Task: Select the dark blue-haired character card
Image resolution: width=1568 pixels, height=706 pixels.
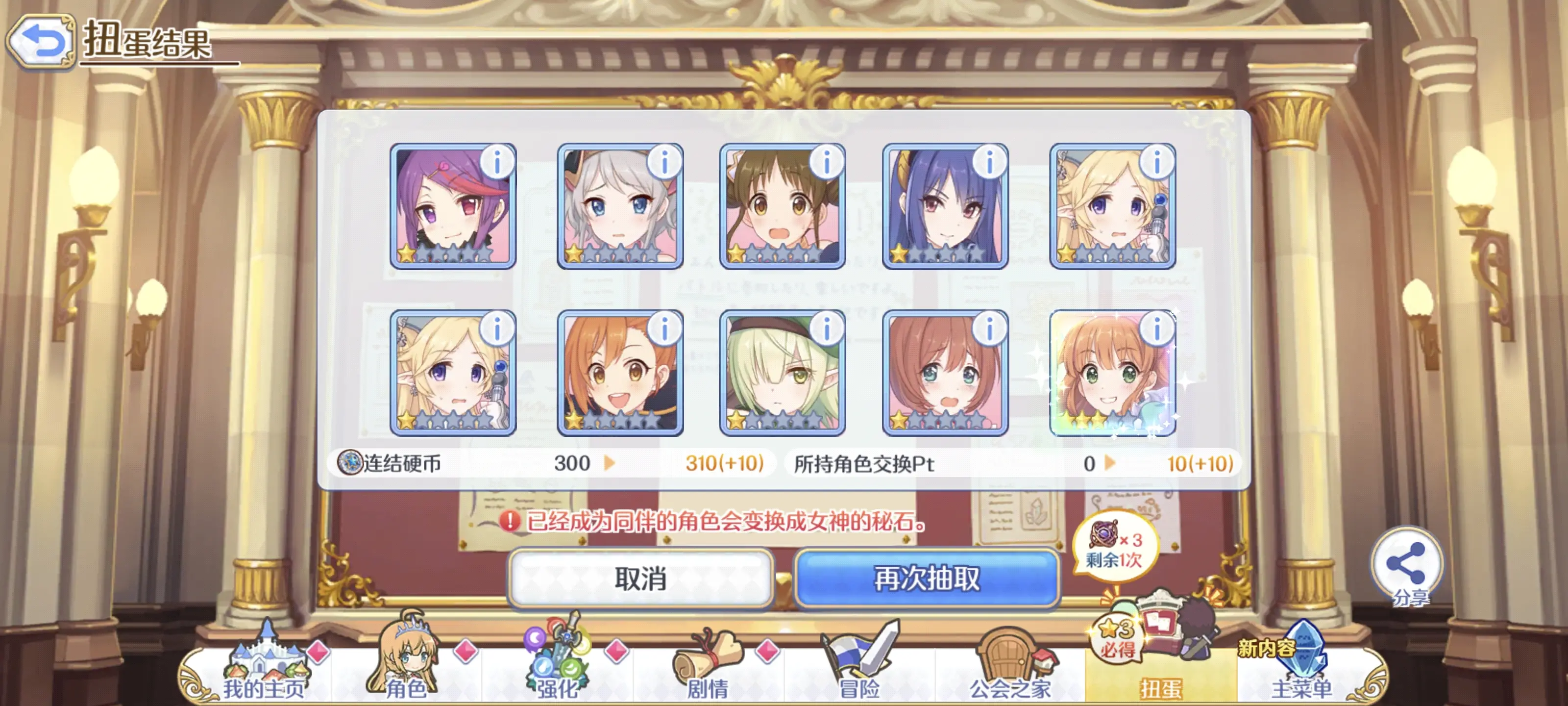Action: [x=945, y=207]
